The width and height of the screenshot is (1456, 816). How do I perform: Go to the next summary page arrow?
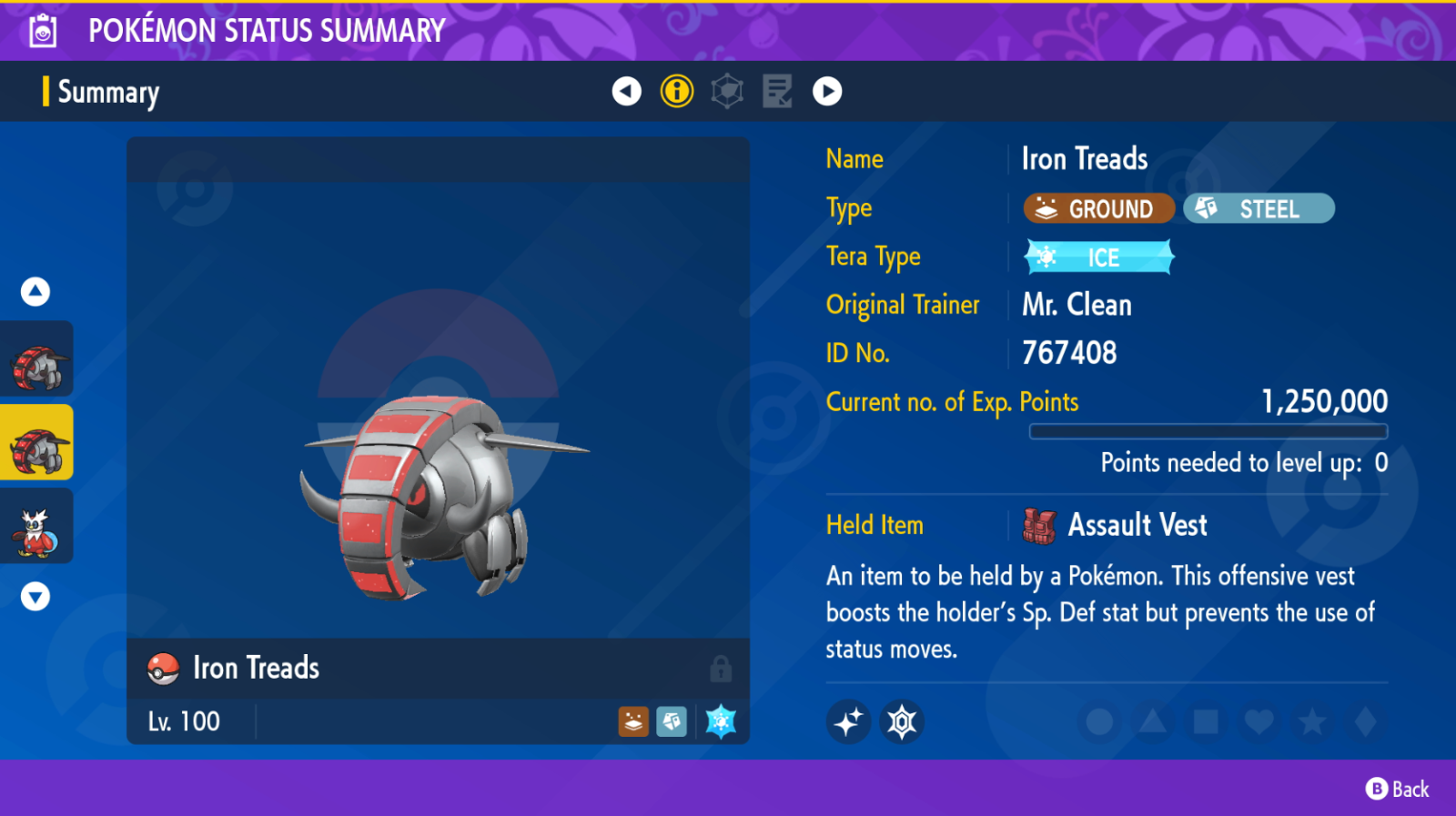(x=827, y=91)
